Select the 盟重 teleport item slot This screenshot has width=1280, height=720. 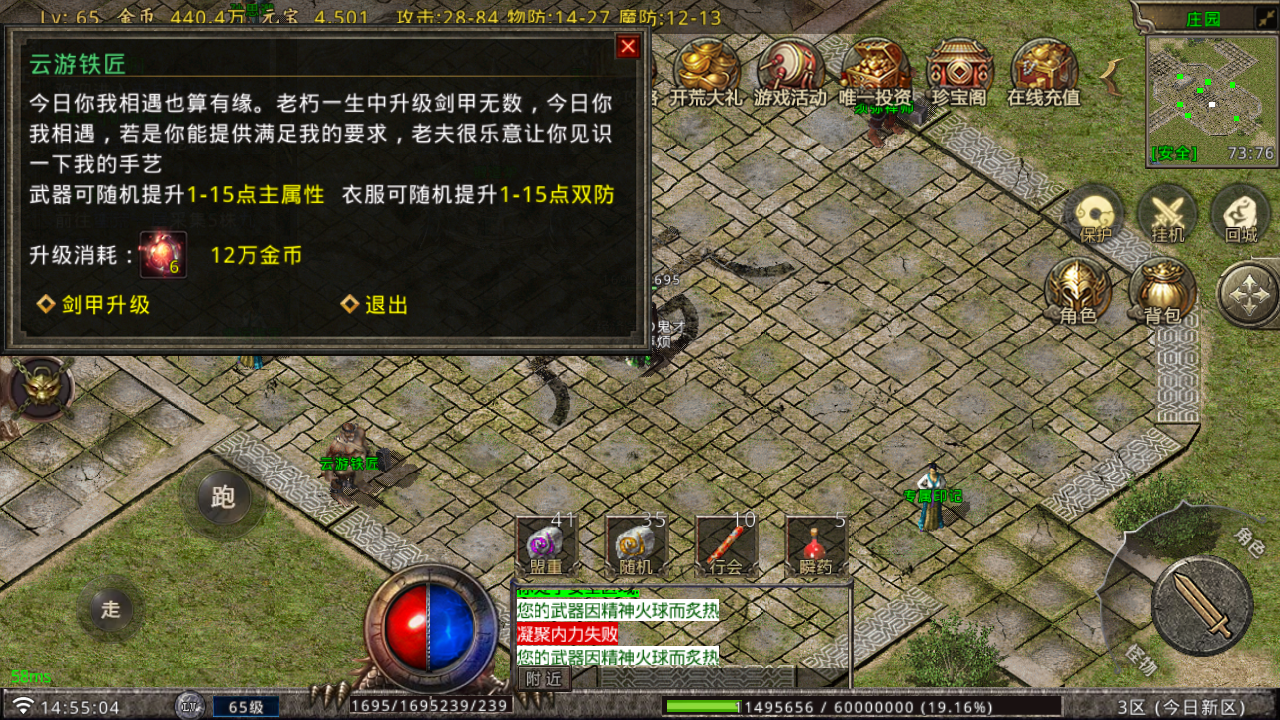546,545
